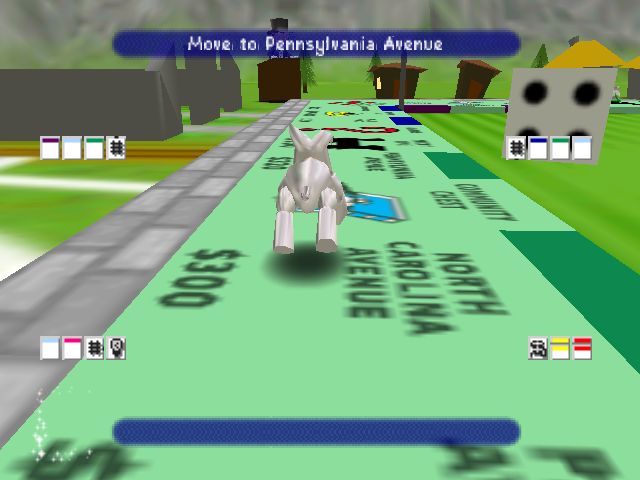Image resolution: width=640 pixels, height=480 pixels.
Task: Click the Water Works faucet icon
Action: 538,348
